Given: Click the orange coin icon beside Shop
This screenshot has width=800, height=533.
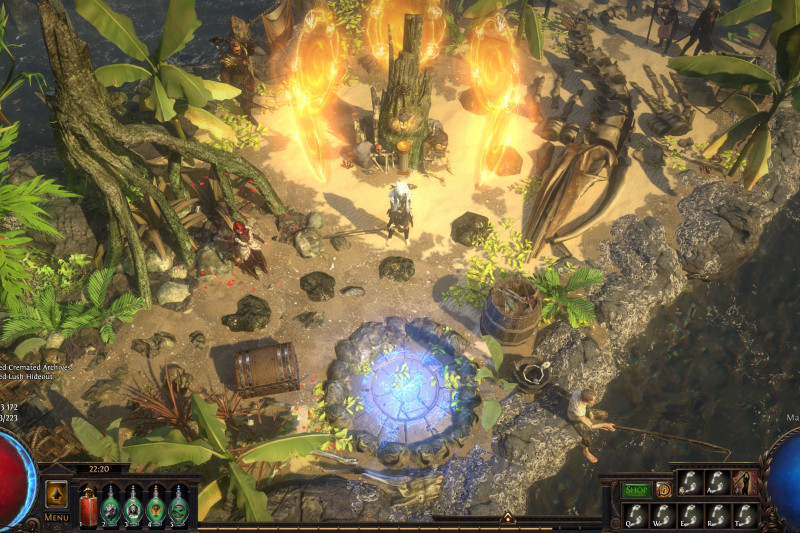Looking at the screenshot, I should [x=663, y=489].
